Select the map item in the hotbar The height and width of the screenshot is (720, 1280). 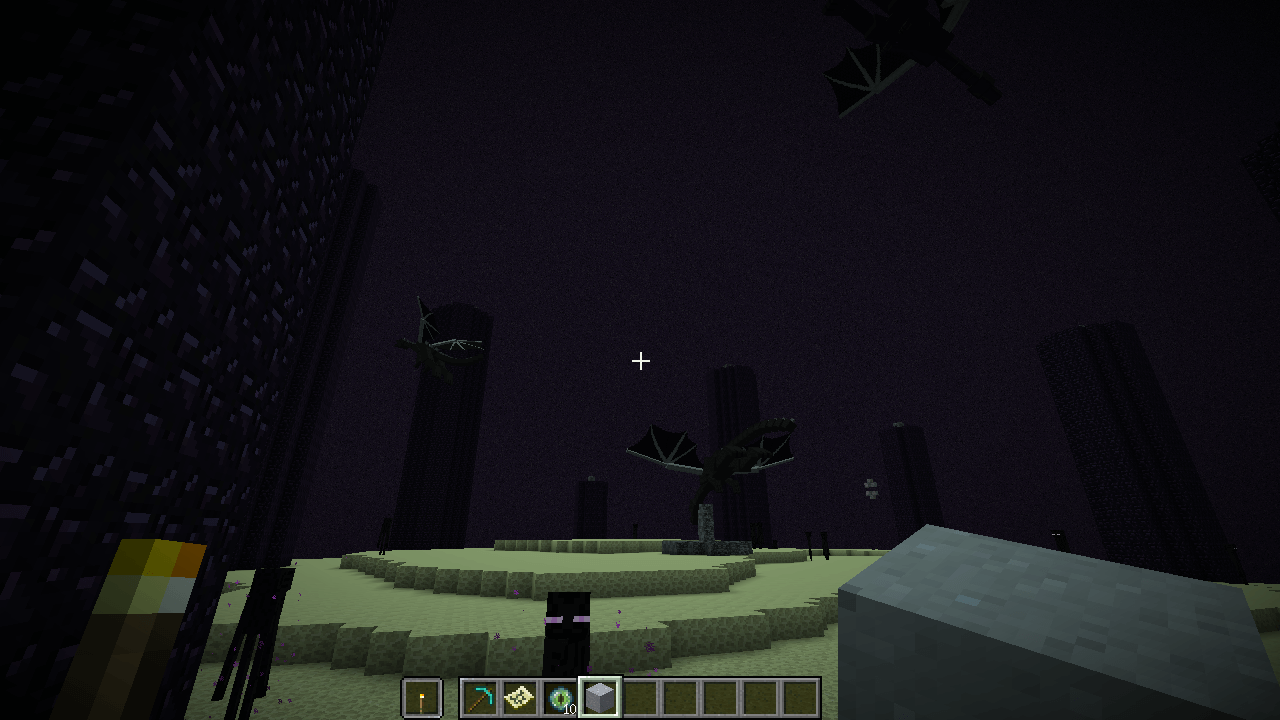pyautogui.click(x=519, y=696)
